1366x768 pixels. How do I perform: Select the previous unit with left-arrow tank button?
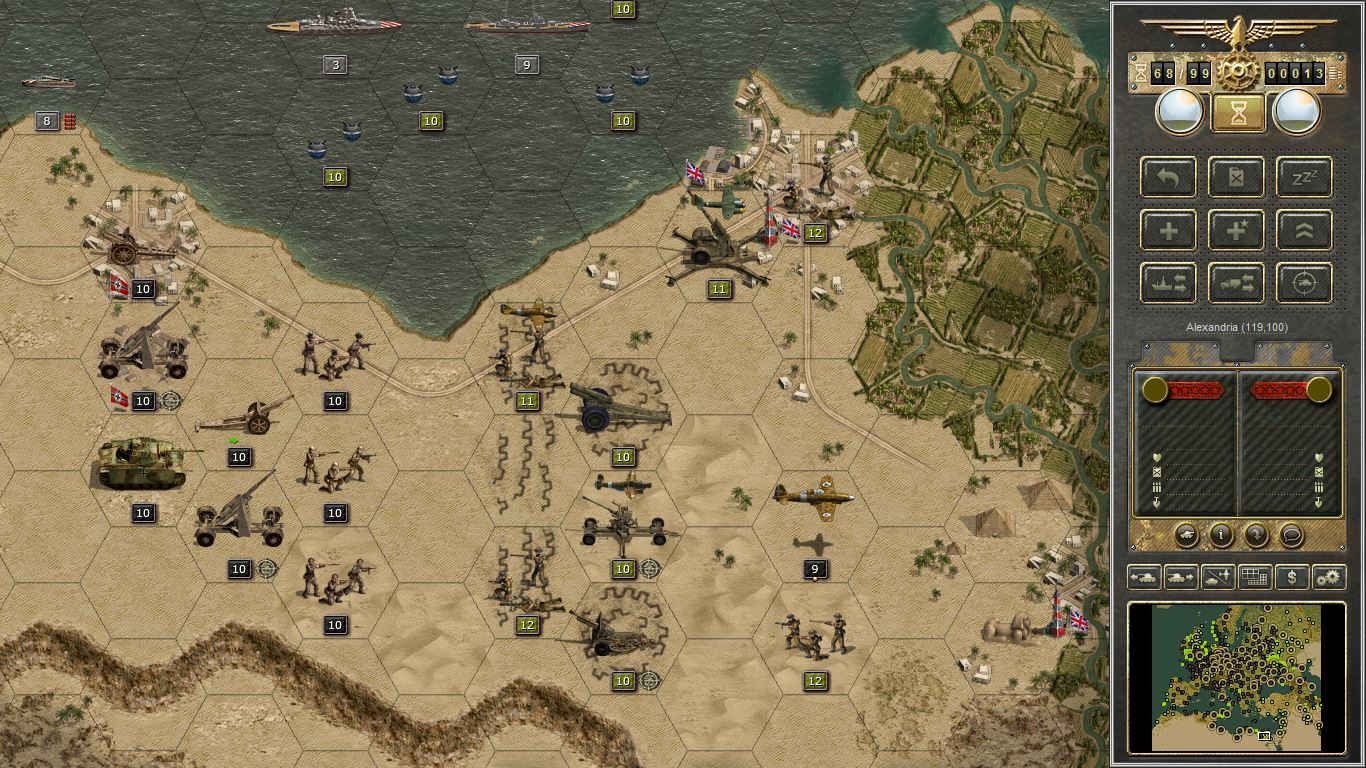pos(1144,577)
